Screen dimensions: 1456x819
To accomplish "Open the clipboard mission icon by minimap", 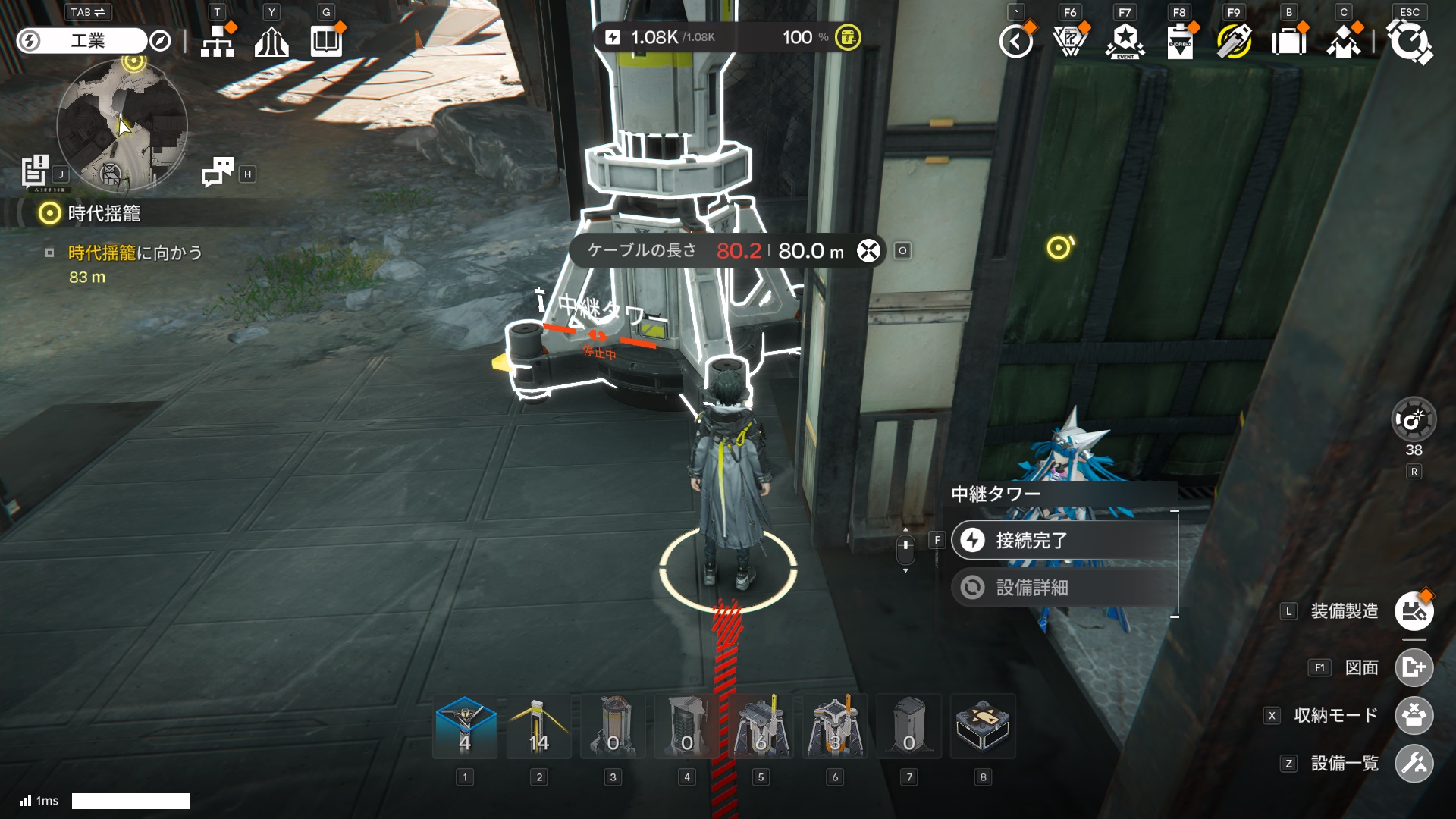I will [35, 171].
